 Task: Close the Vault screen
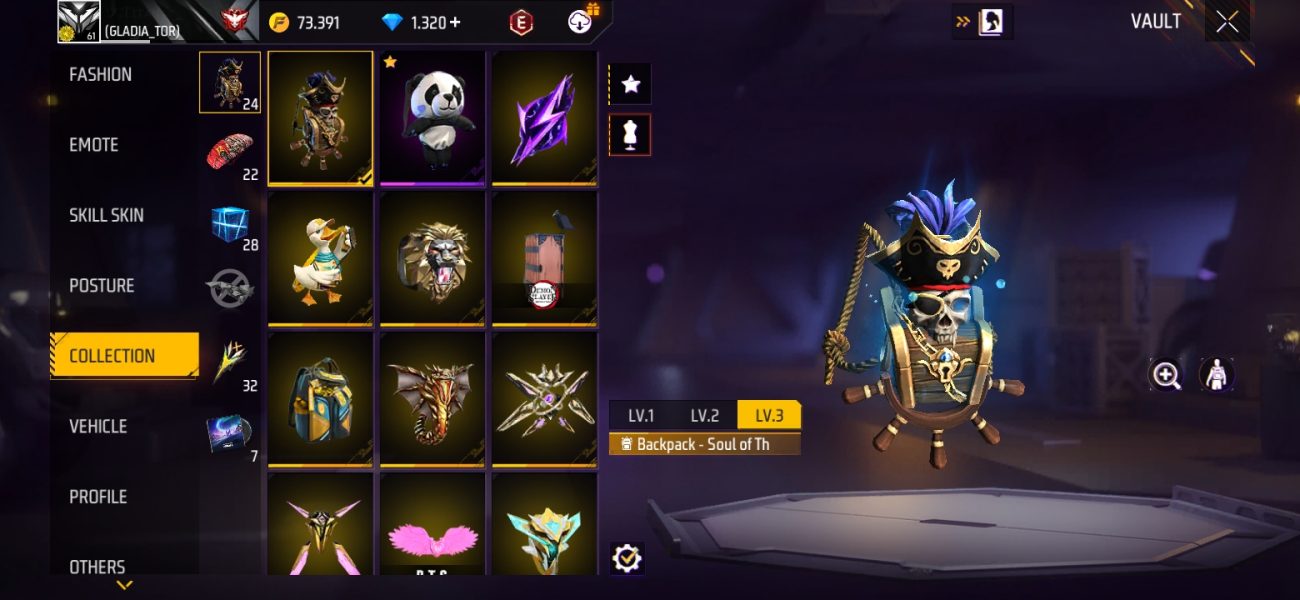coord(1227,22)
